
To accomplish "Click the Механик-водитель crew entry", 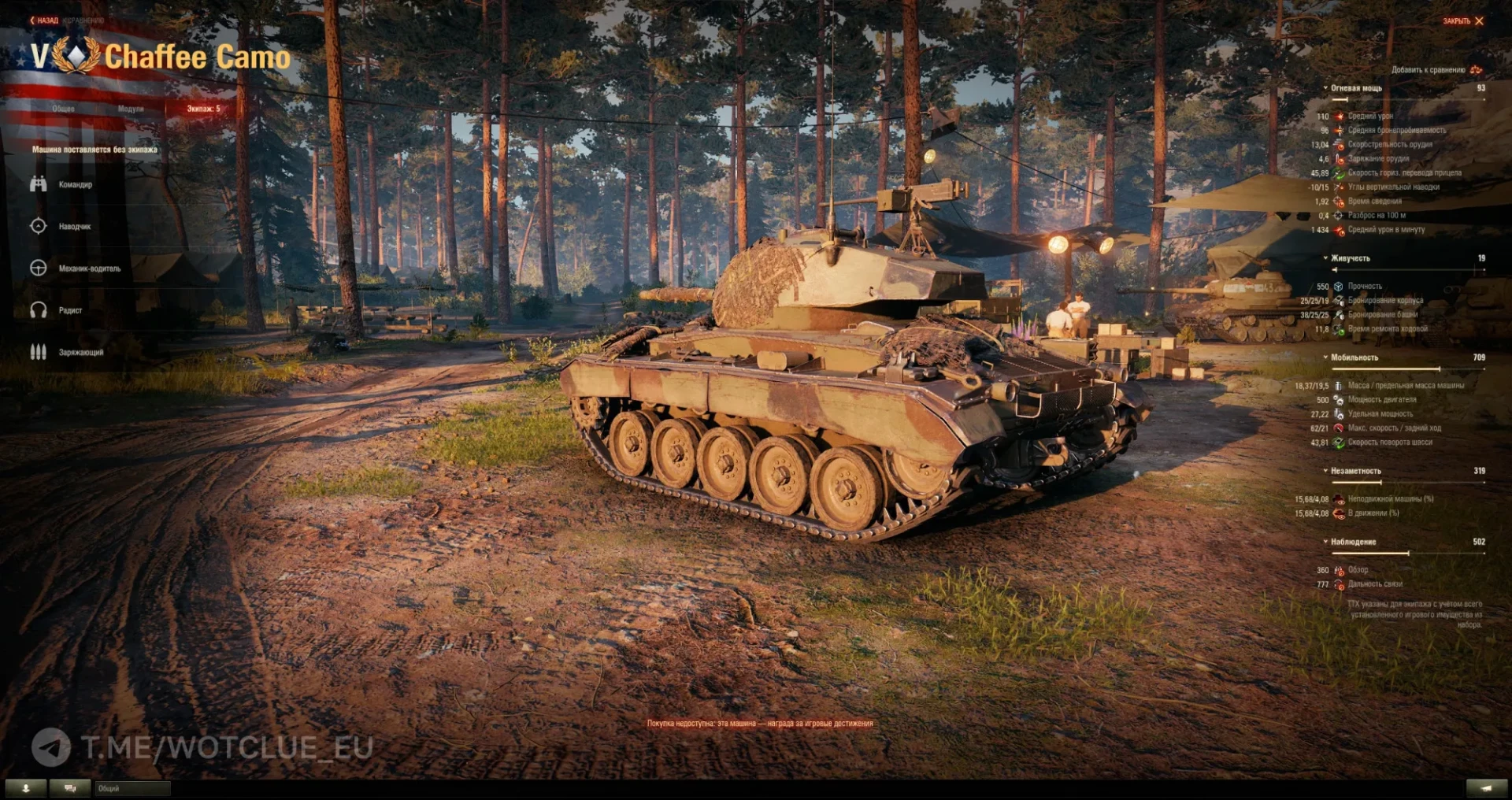I will (89, 269).
